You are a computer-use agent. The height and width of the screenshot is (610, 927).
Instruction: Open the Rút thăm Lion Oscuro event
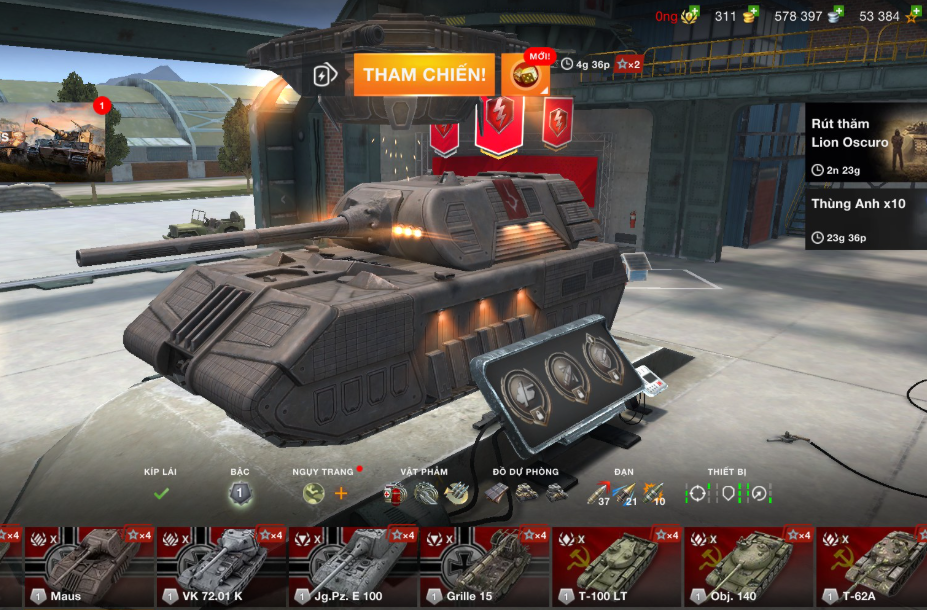point(866,142)
